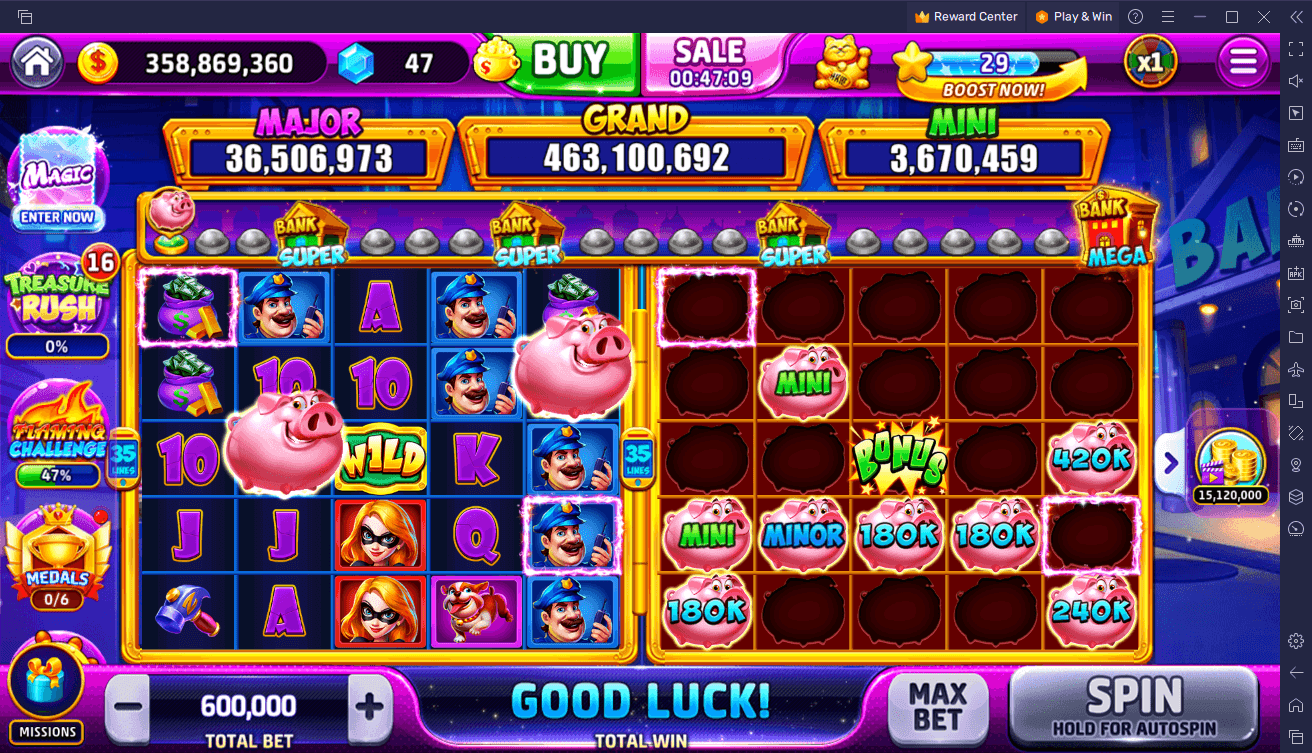Open the x1 multiplier wheel
Screen dimensions: 1312x753
(1150, 62)
